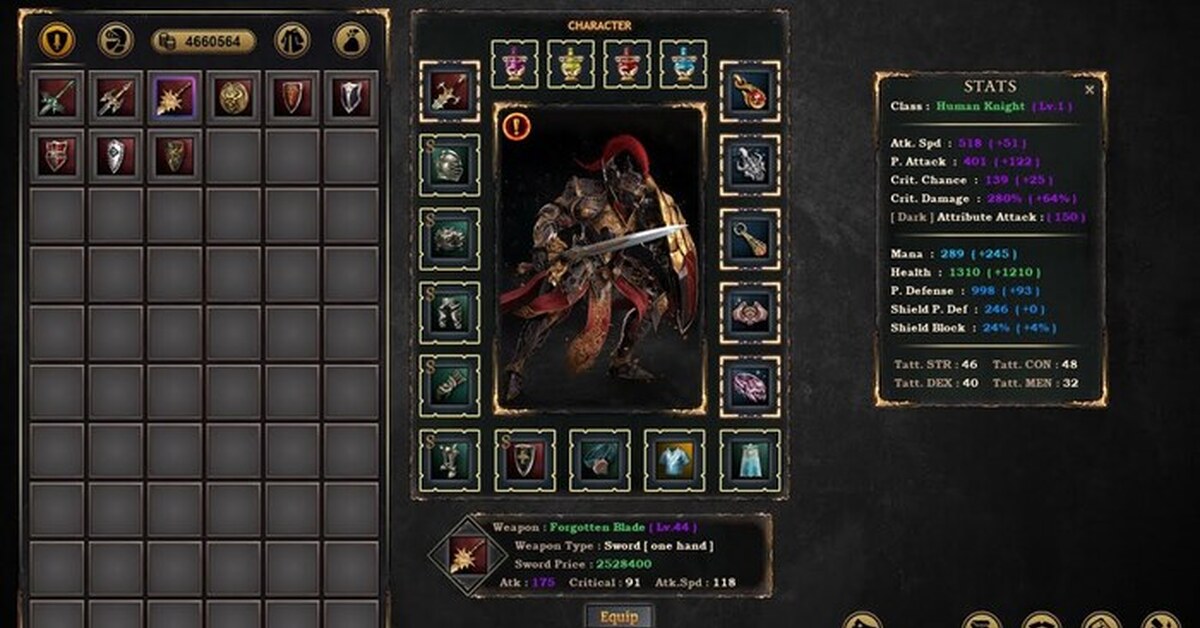The image size is (1200, 628).
Task: Select the blue tattoo potion slot
Action: click(684, 64)
